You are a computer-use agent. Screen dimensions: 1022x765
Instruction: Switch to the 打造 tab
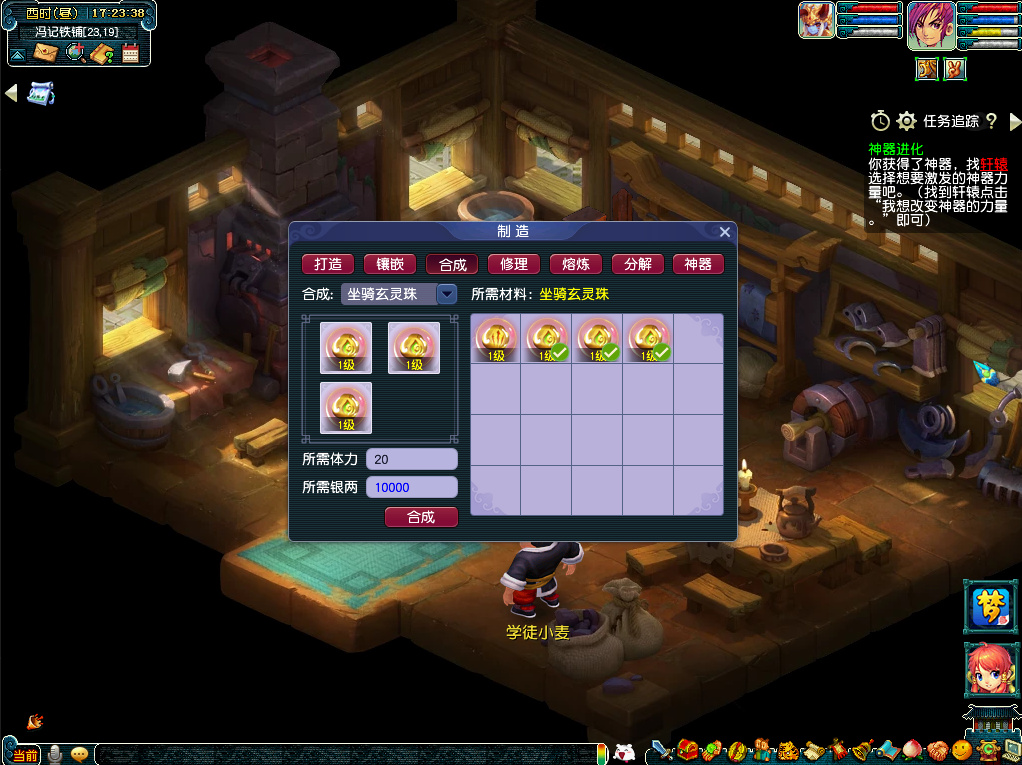(328, 264)
